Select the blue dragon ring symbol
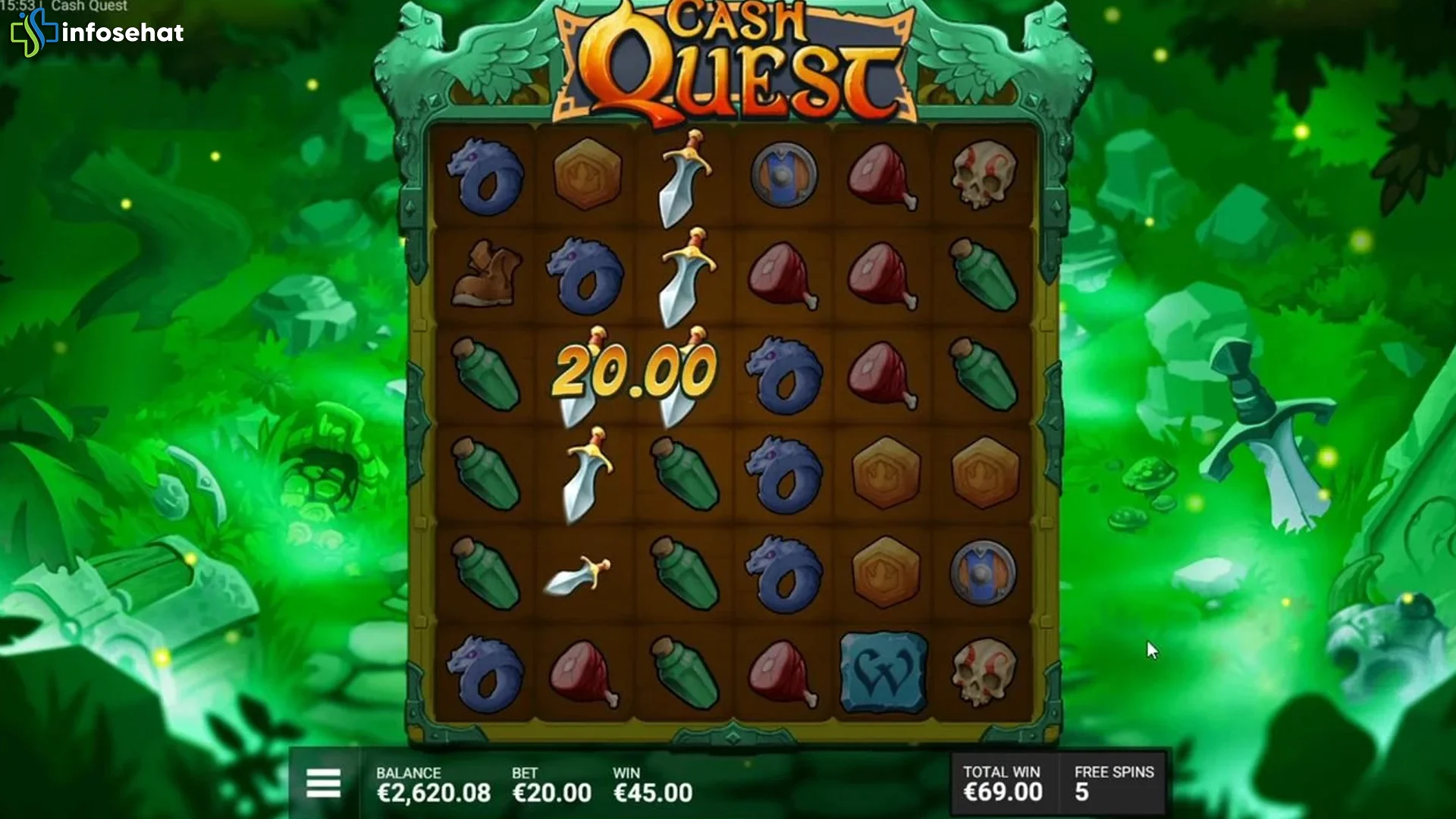The width and height of the screenshot is (1456, 819). tap(489, 178)
